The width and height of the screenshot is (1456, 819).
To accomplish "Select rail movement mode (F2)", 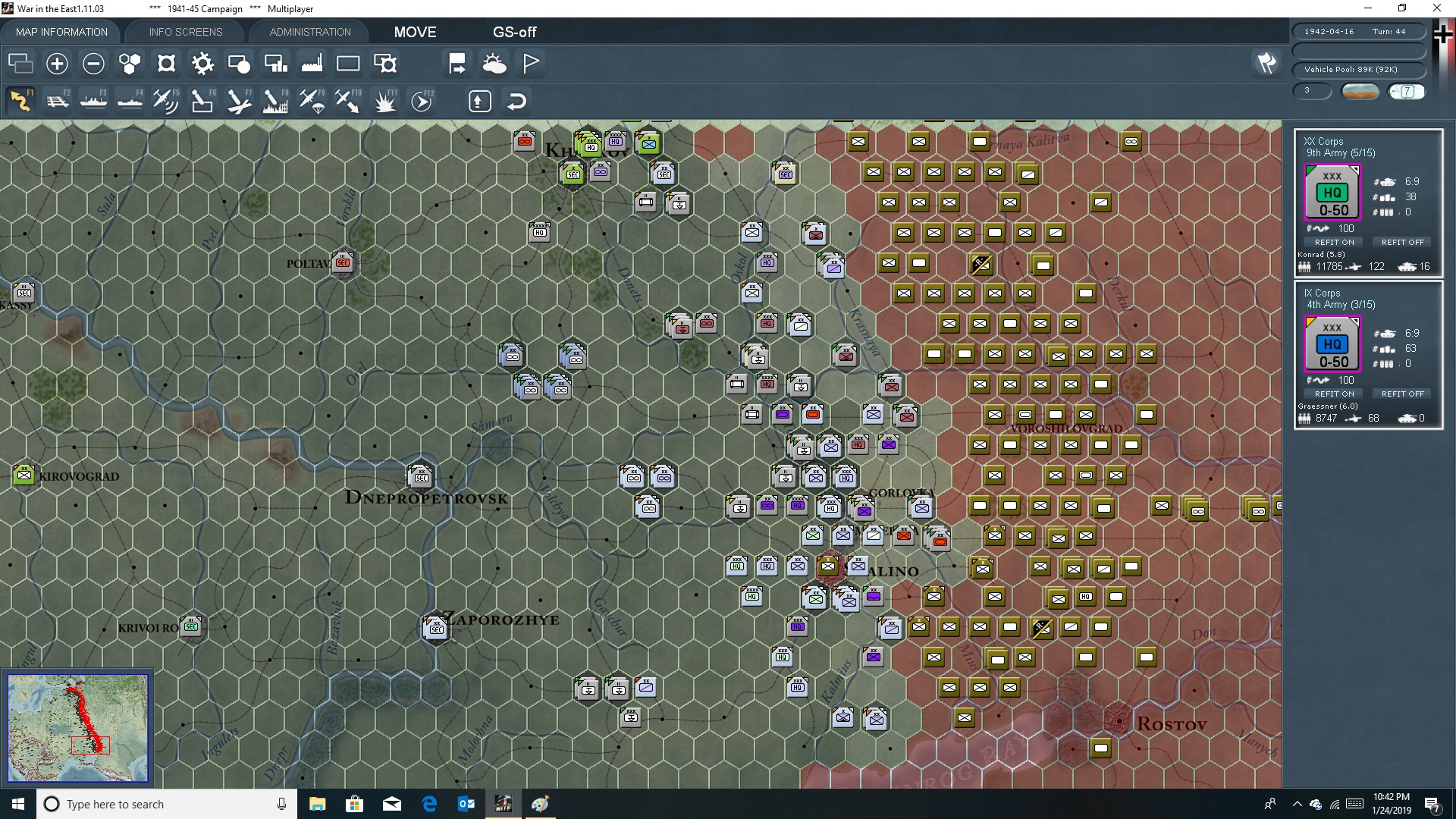I will coord(58,101).
